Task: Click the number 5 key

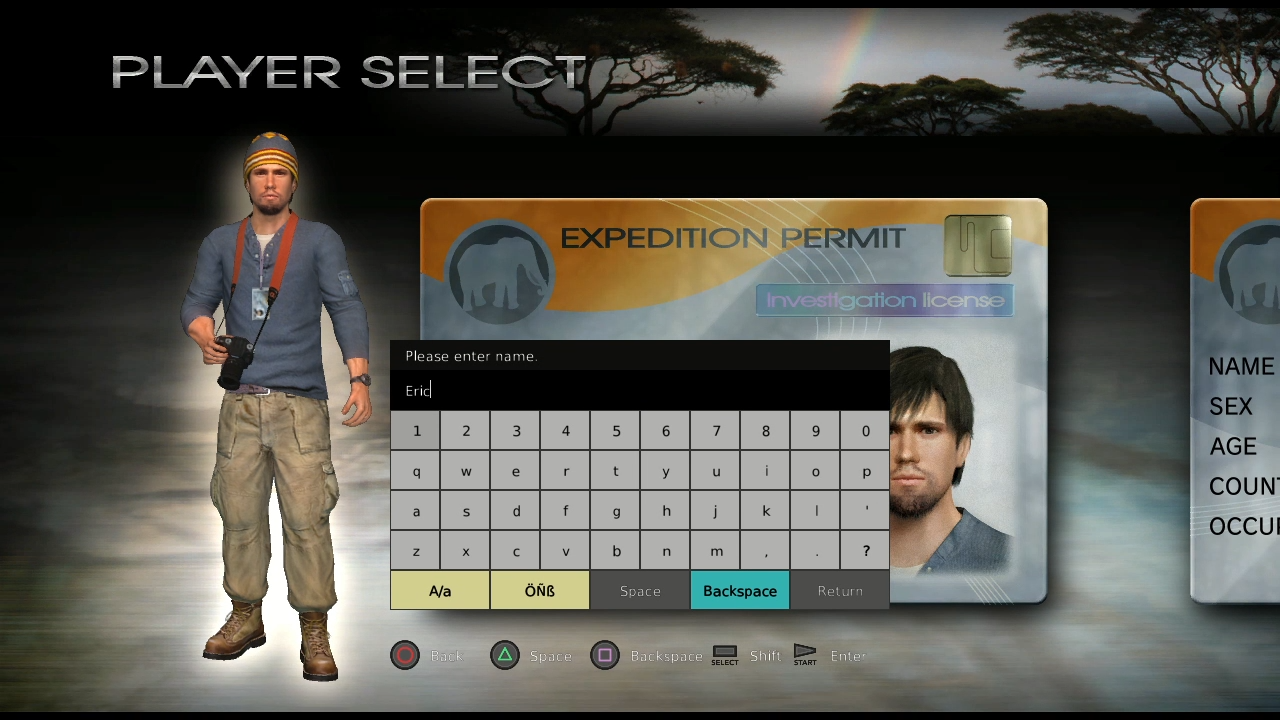Action: [616, 431]
